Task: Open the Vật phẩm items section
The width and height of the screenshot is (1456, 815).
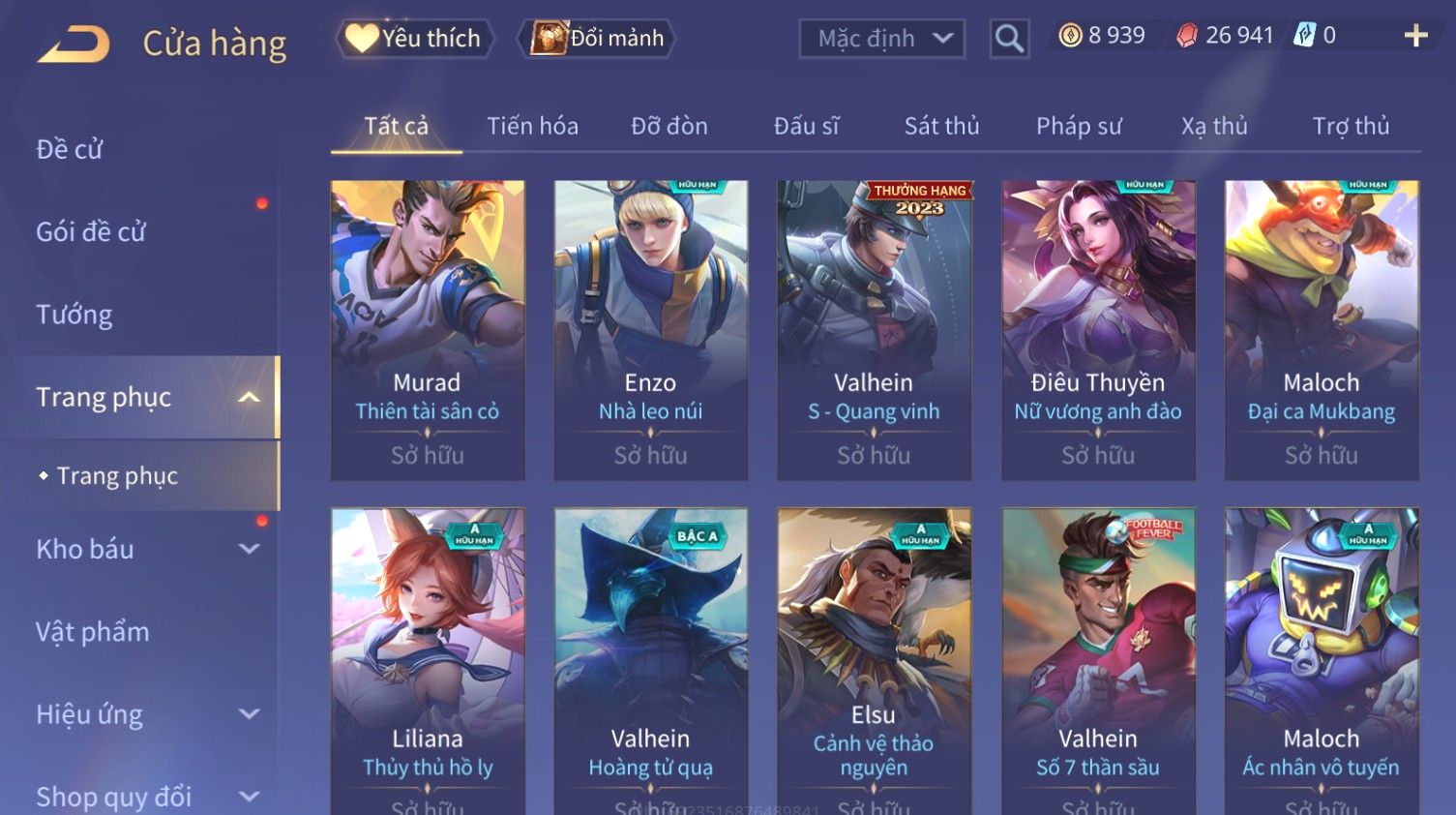Action: point(93,632)
